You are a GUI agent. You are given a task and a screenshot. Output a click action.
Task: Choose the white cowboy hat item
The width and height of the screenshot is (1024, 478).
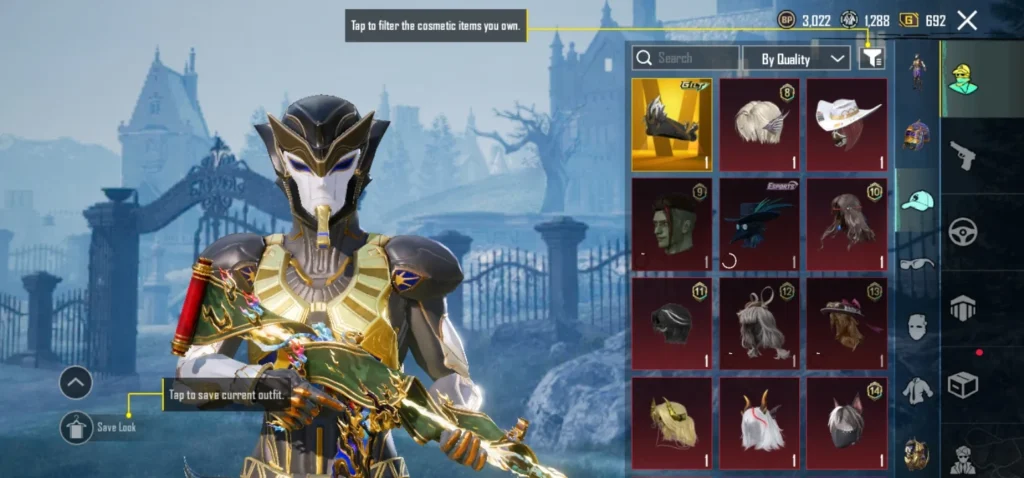point(847,124)
